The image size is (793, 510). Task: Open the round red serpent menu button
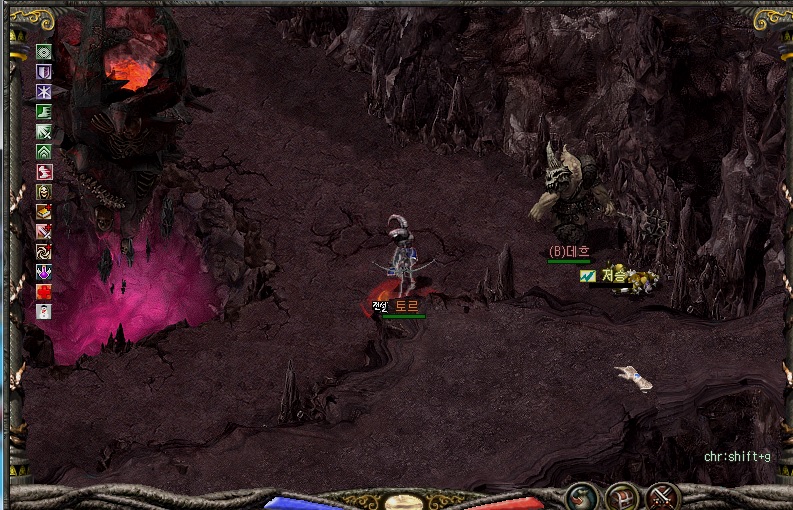click(x=582, y=496)
